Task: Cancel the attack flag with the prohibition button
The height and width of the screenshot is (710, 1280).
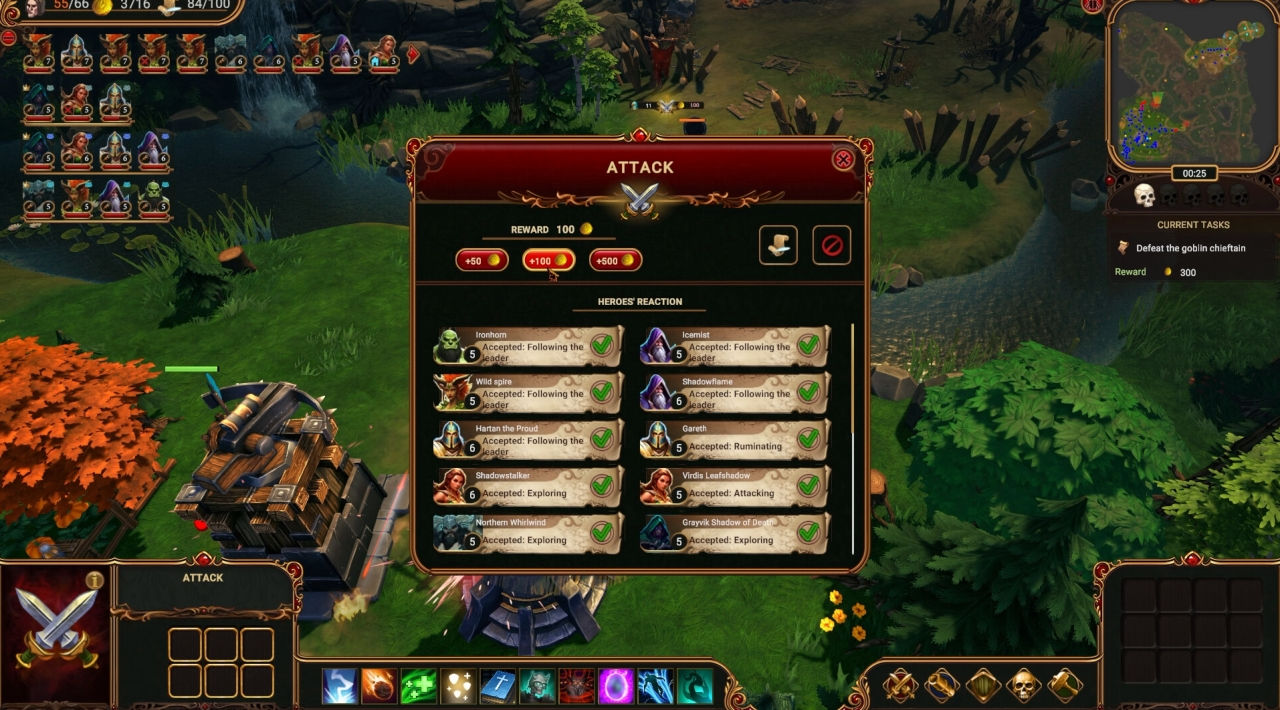Action: tap(831, 245)
